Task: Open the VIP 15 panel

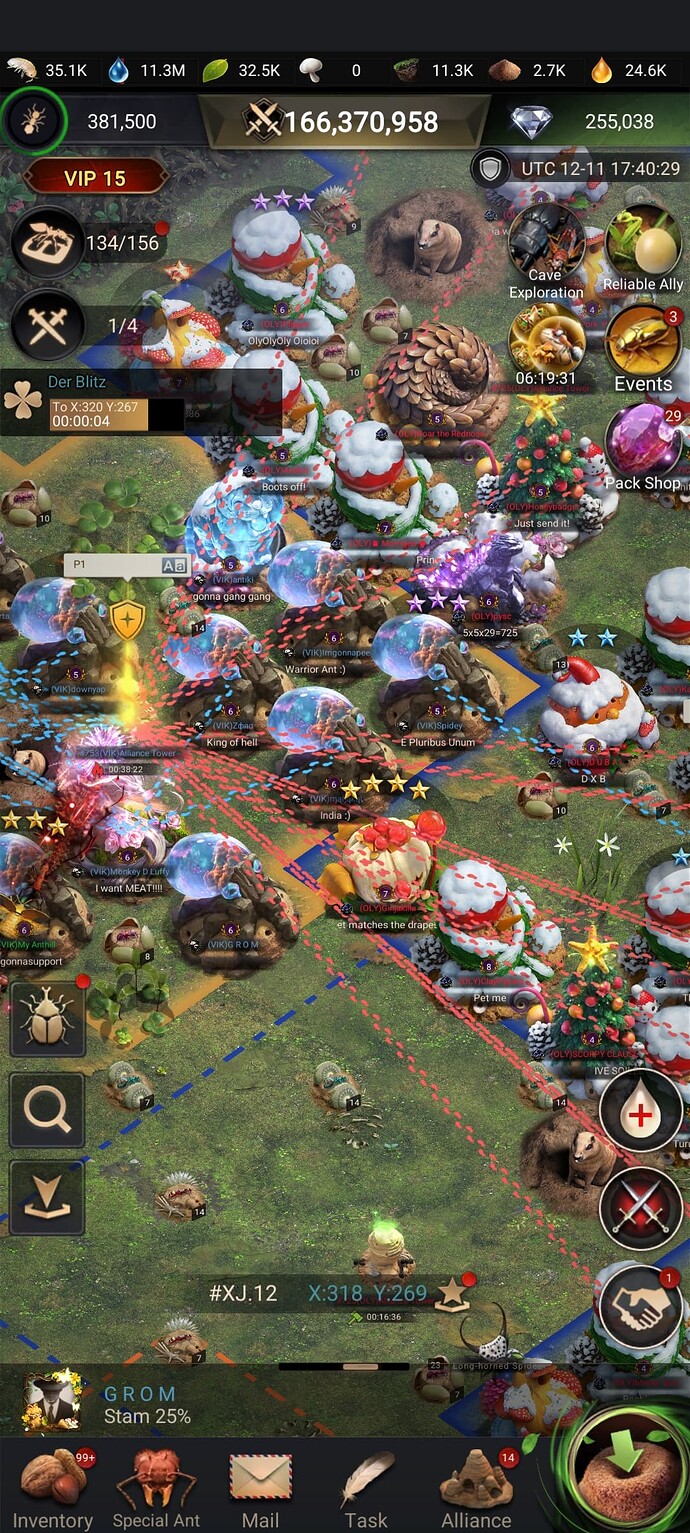Action: (95, 178)
